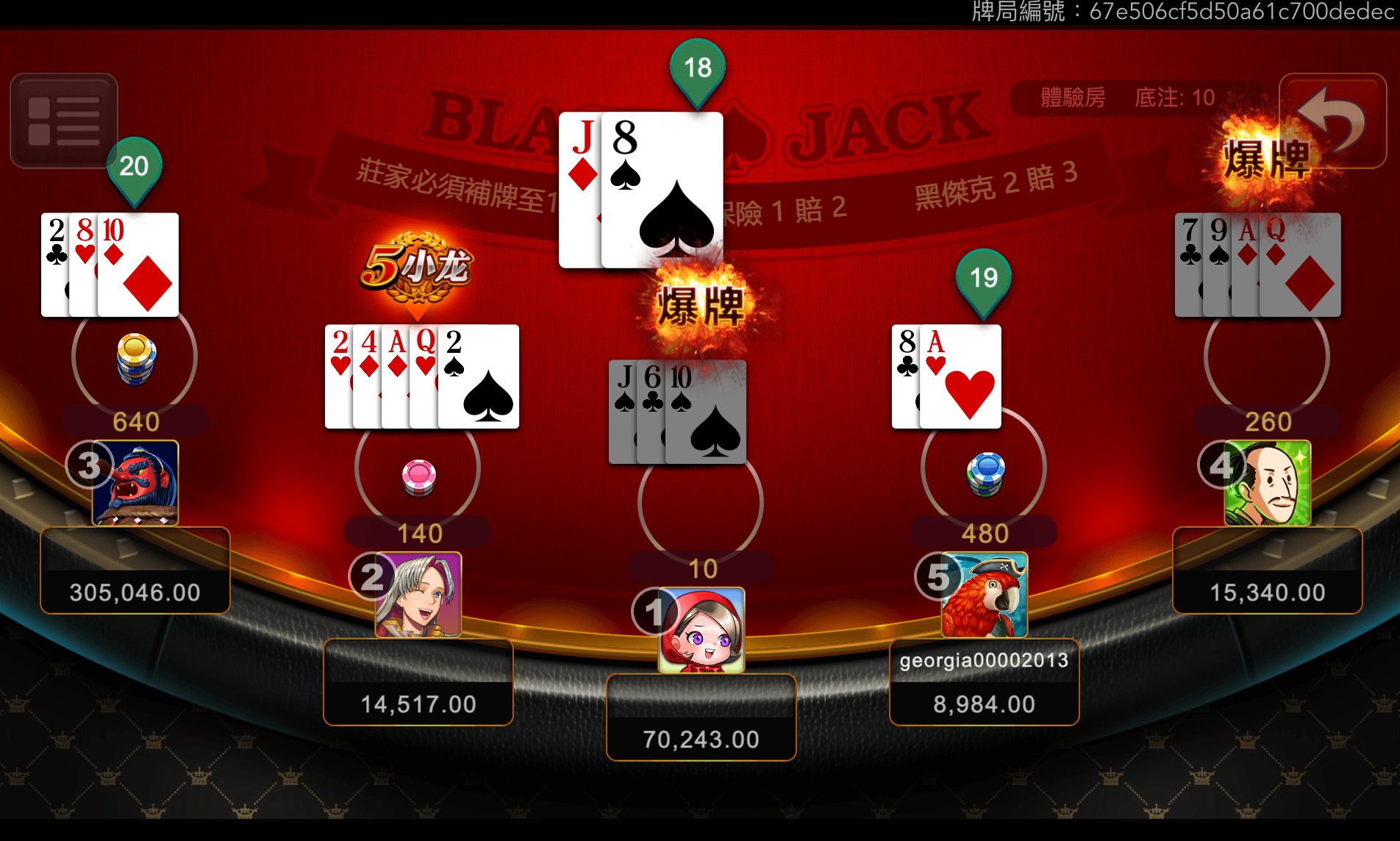
Task: Tap the red hooded girl avatar
Action: [701, 630]
